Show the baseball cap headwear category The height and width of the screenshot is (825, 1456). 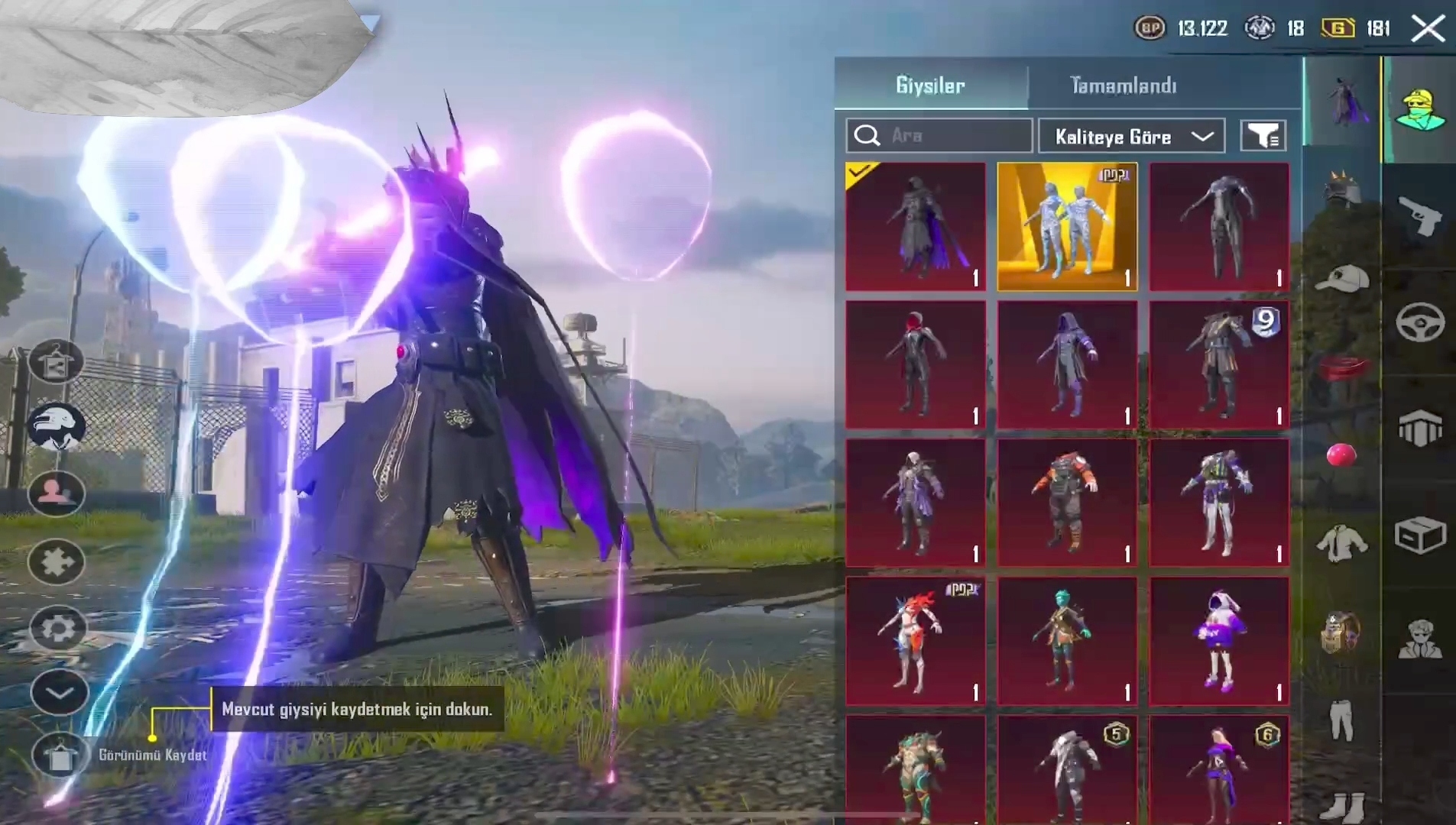[1341, 279]
